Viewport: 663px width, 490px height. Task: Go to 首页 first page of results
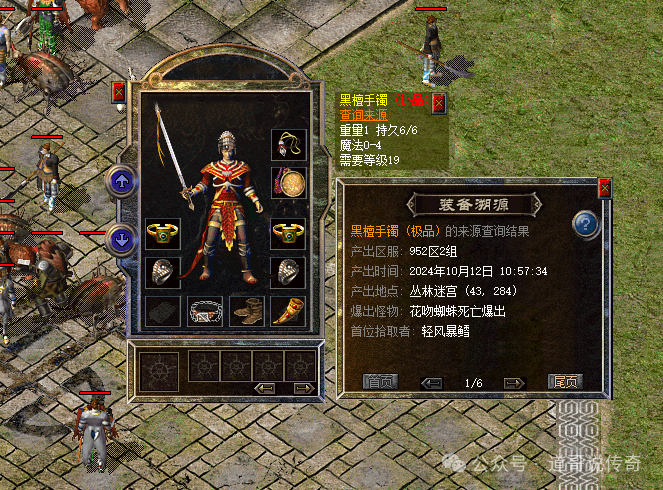(x=380, y=381)
